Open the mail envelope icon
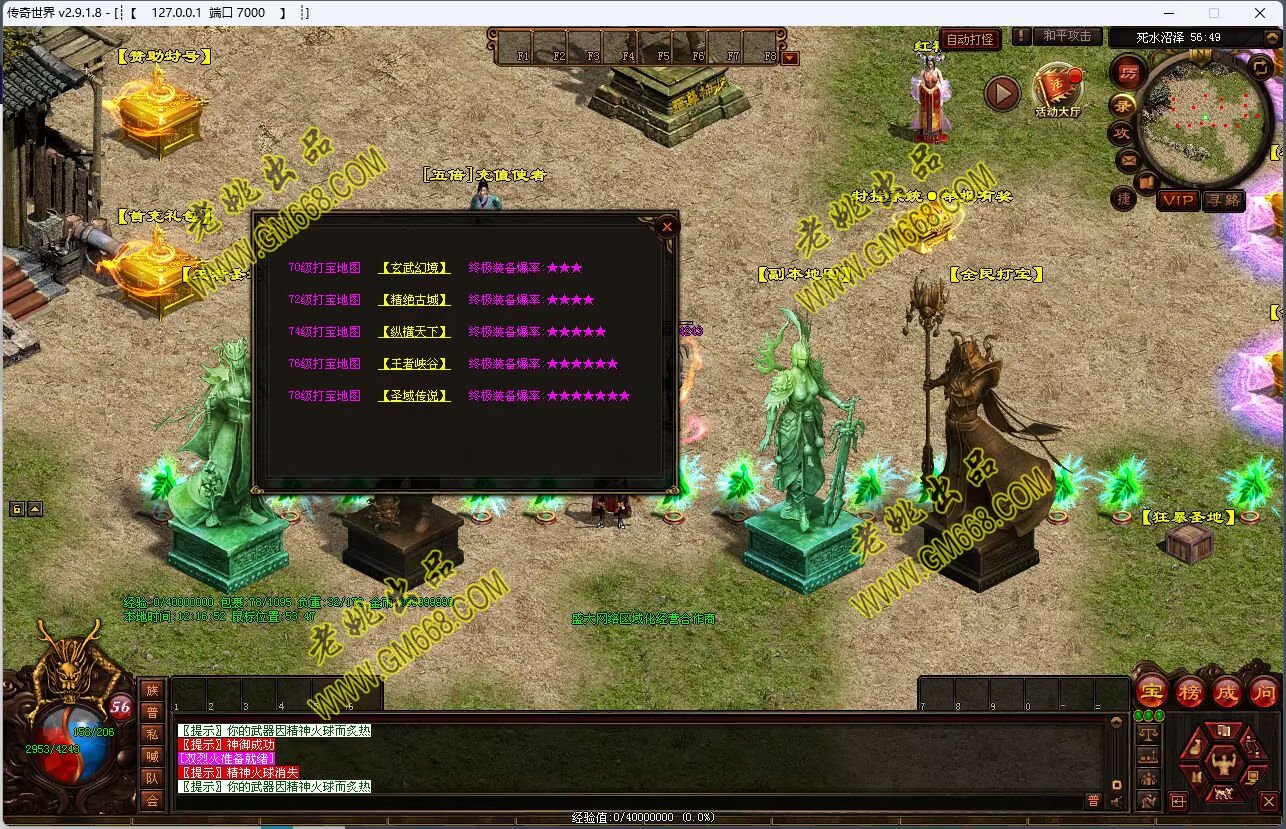This screenshot has height=829, width=1286. pyautogui.click(x=1128, y=160)
